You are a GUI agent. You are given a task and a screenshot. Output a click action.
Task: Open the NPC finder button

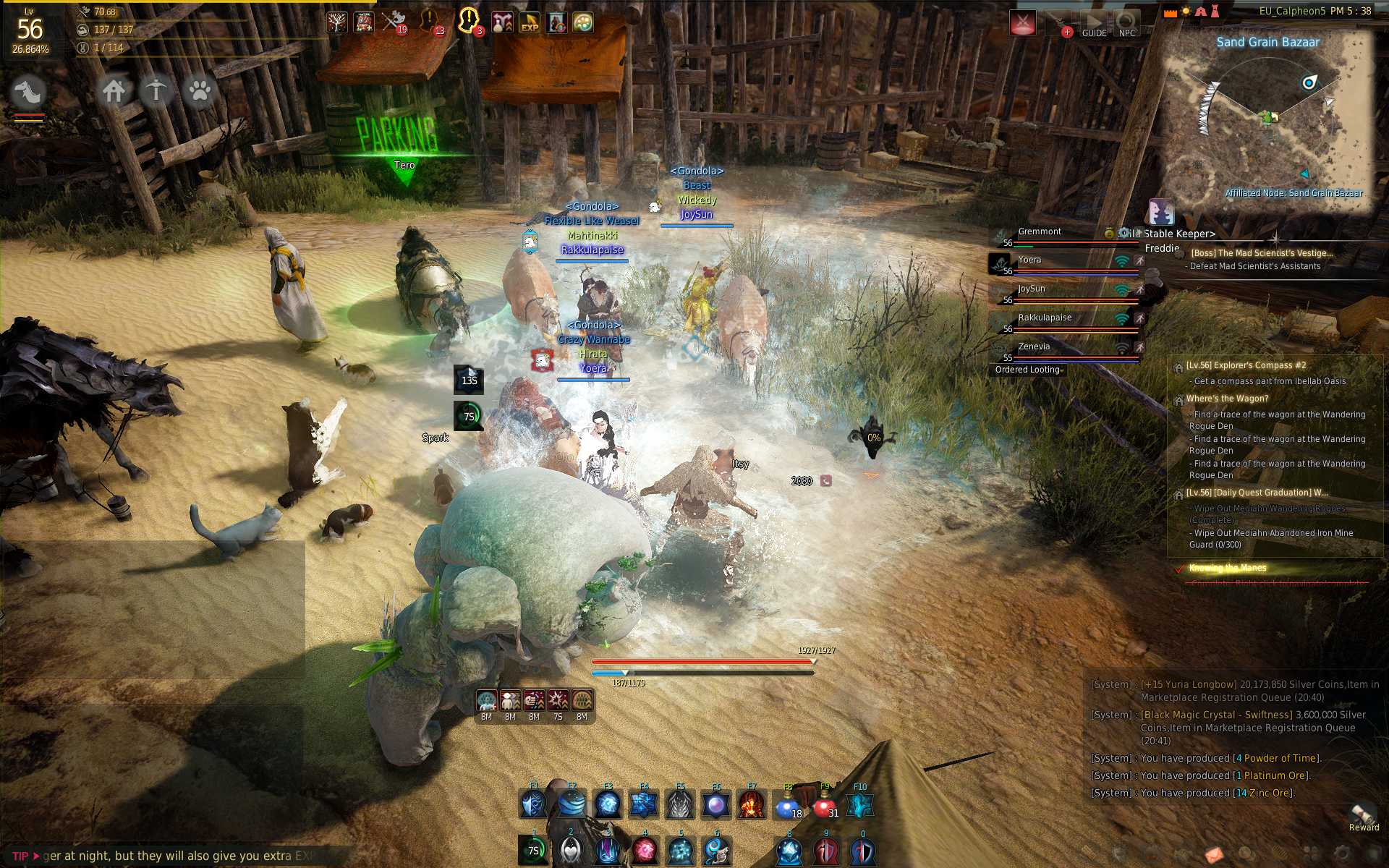click(x=1126, y=24)
